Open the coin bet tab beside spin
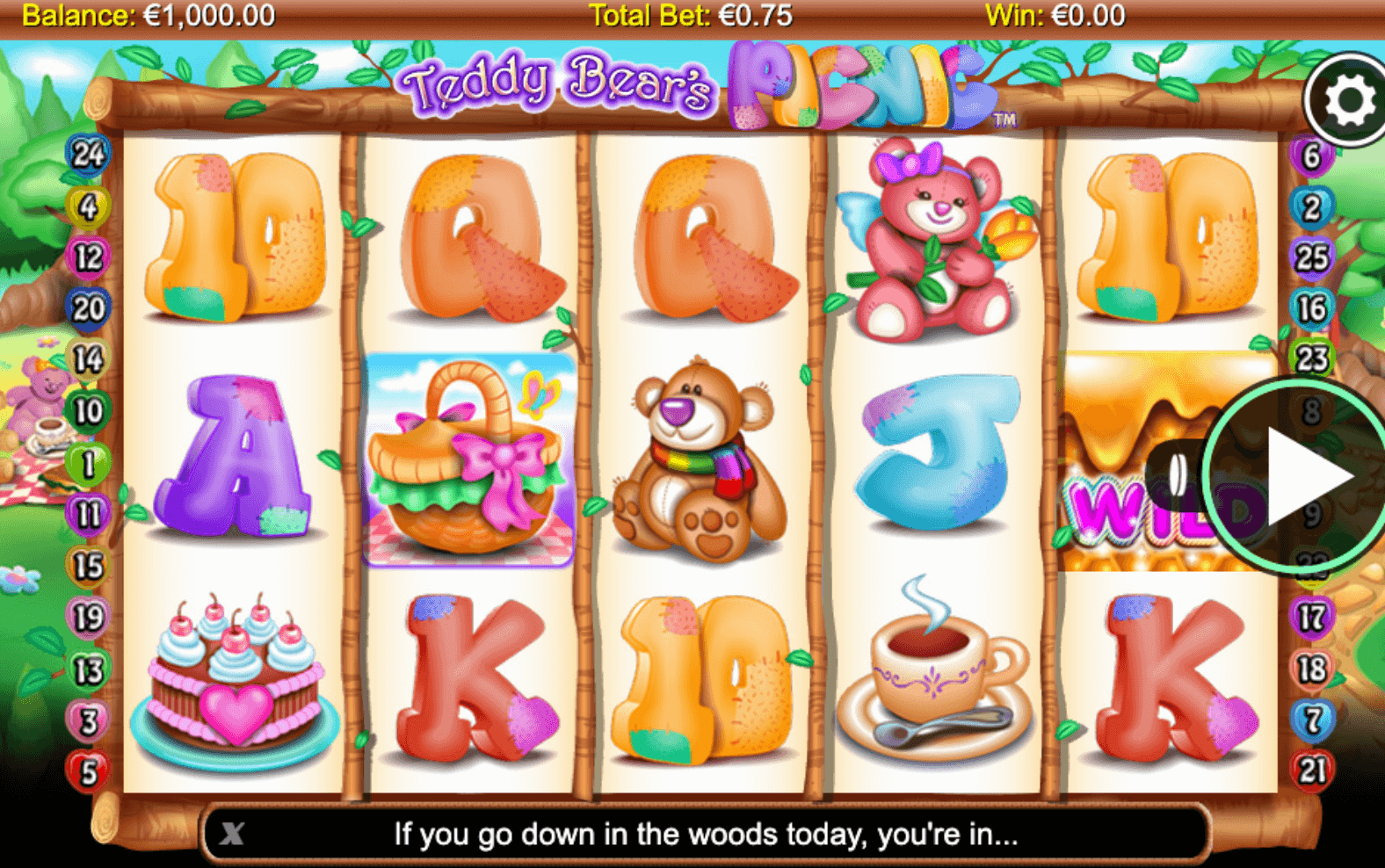This screenshot has width=1385, height=868. click(1176, 475)
